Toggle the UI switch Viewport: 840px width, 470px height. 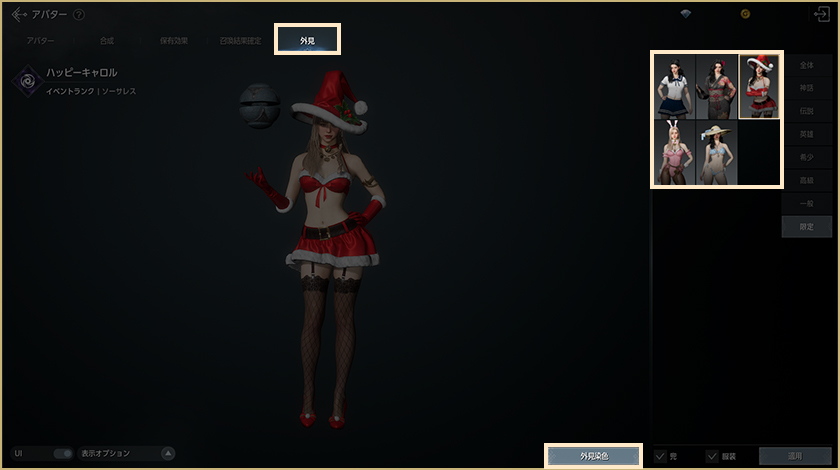click(x=62, y=454)
